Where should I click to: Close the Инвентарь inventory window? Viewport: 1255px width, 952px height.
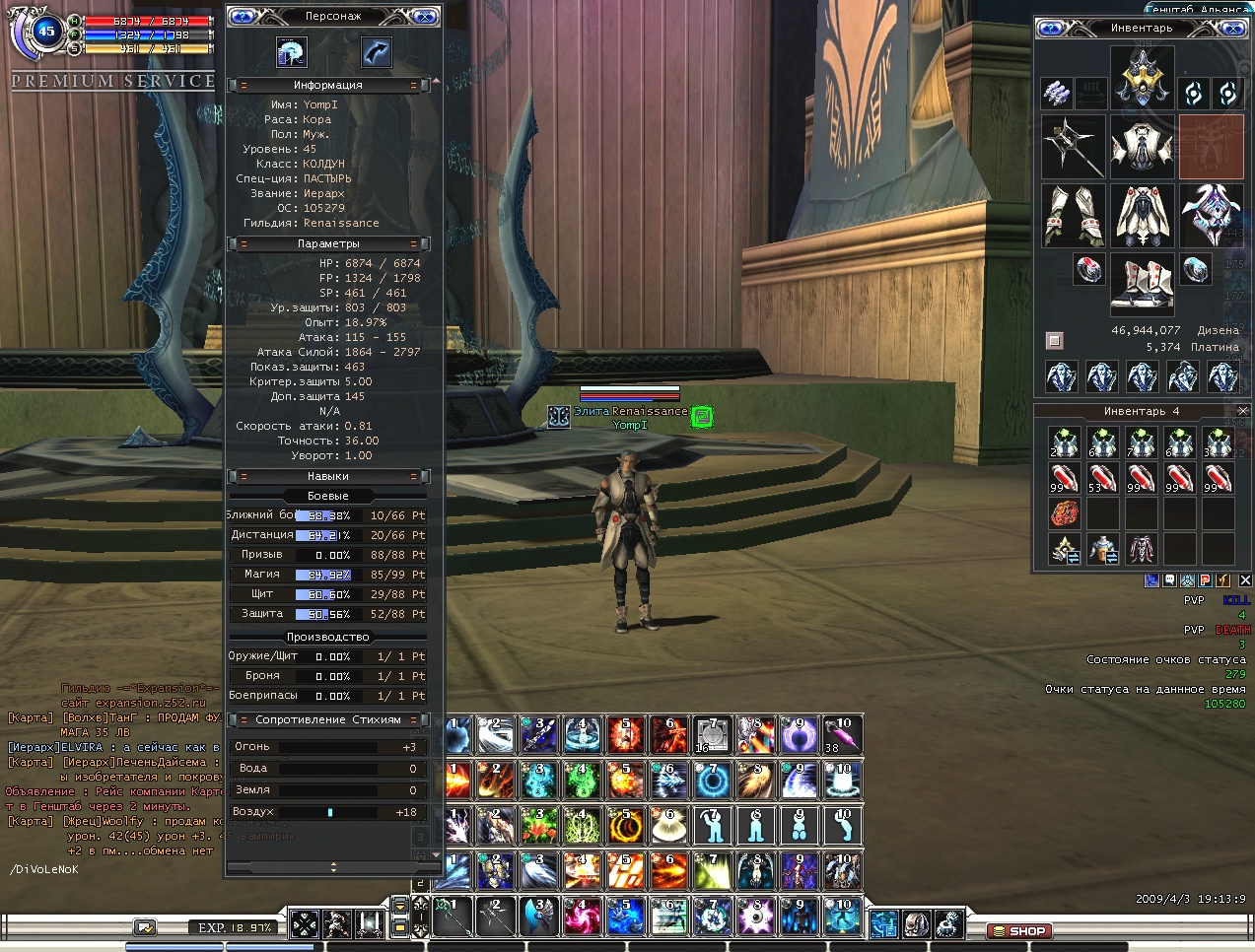click(x=1232, y=29)
